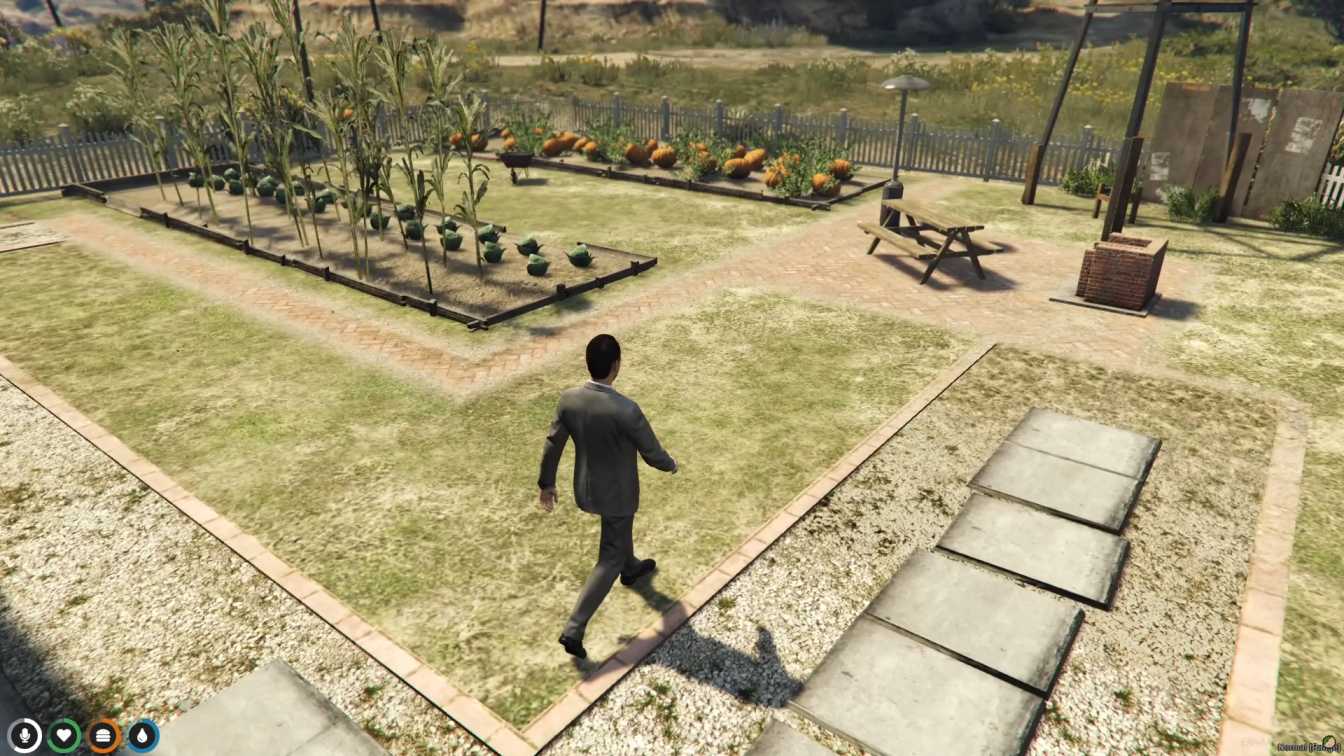This screenshot has width=1344, height=756.
Task: Select the blue water drop thirst icon
Action: pyautogui.click(x=143, y=736)
